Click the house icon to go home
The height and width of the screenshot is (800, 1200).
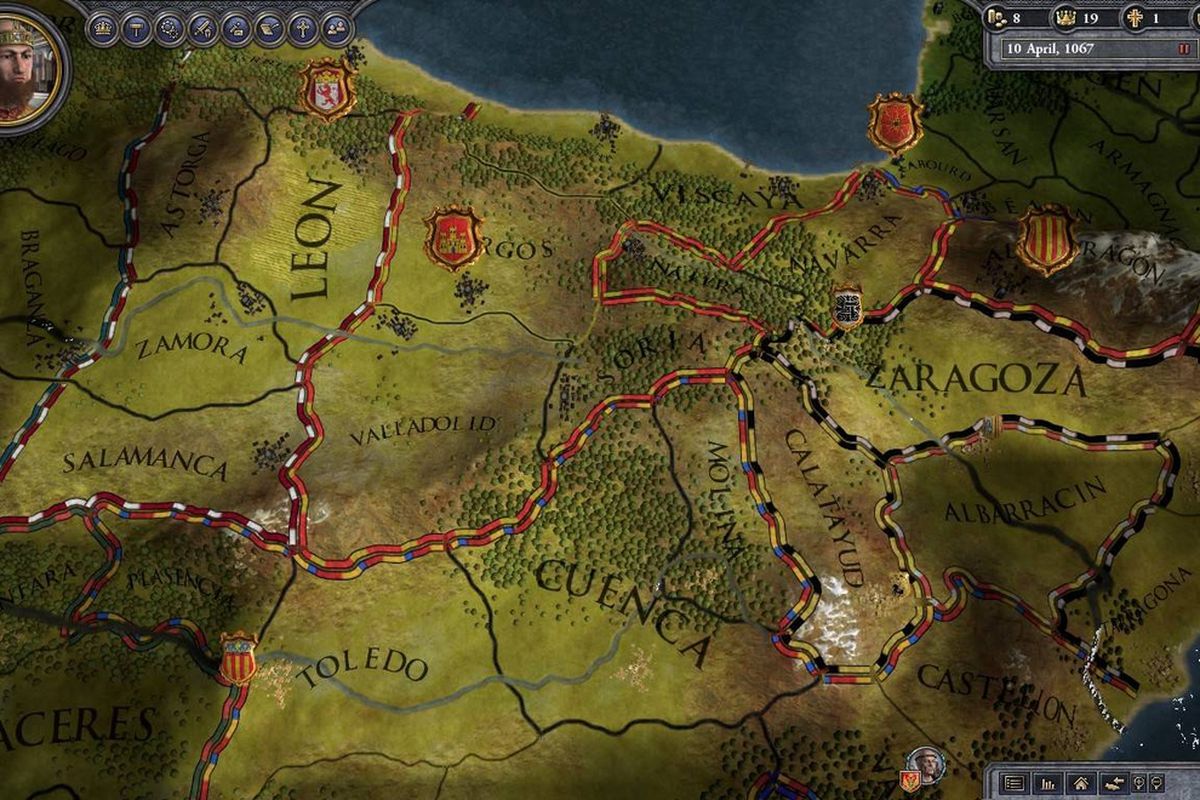(x=1080, y=783)
